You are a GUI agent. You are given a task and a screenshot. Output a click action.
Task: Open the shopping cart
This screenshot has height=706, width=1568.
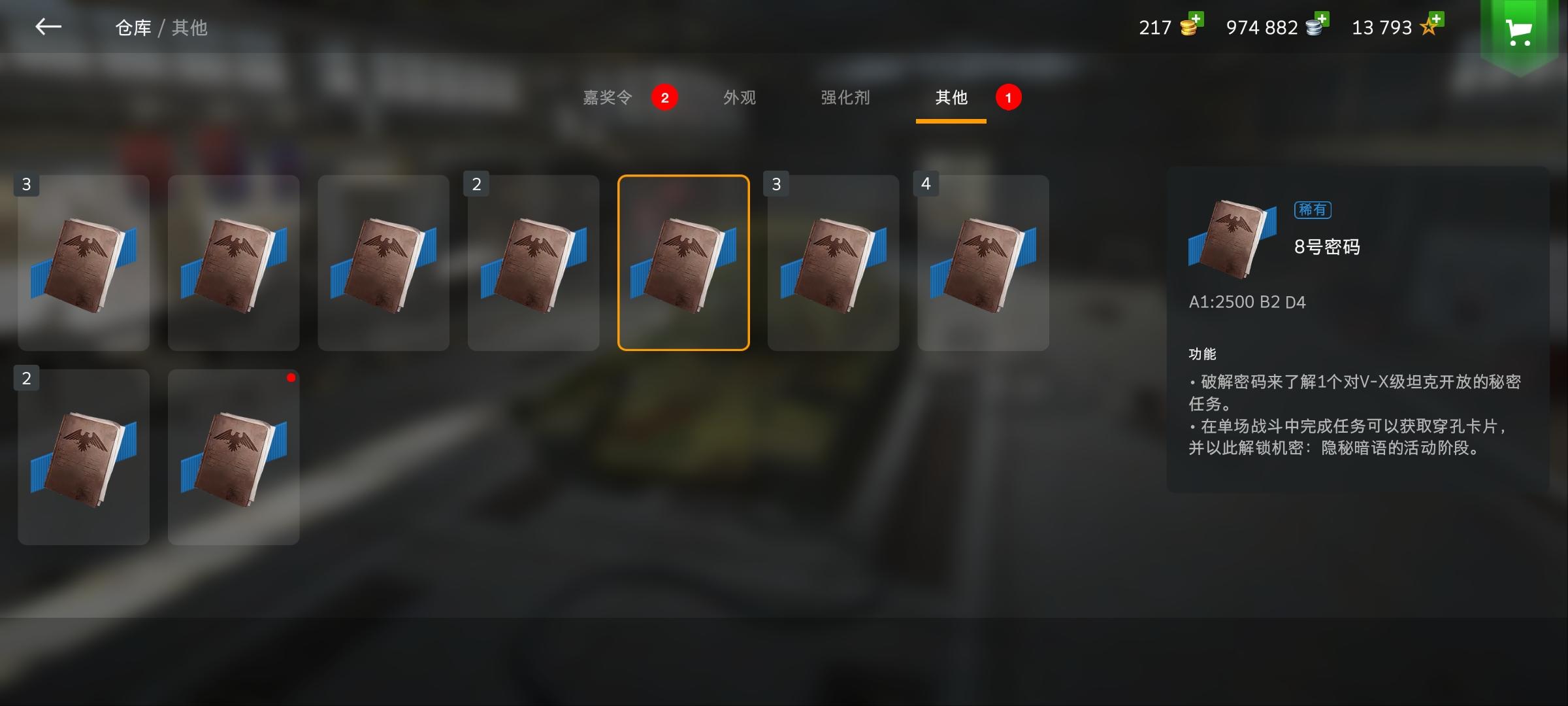(x=1520, y=31)
